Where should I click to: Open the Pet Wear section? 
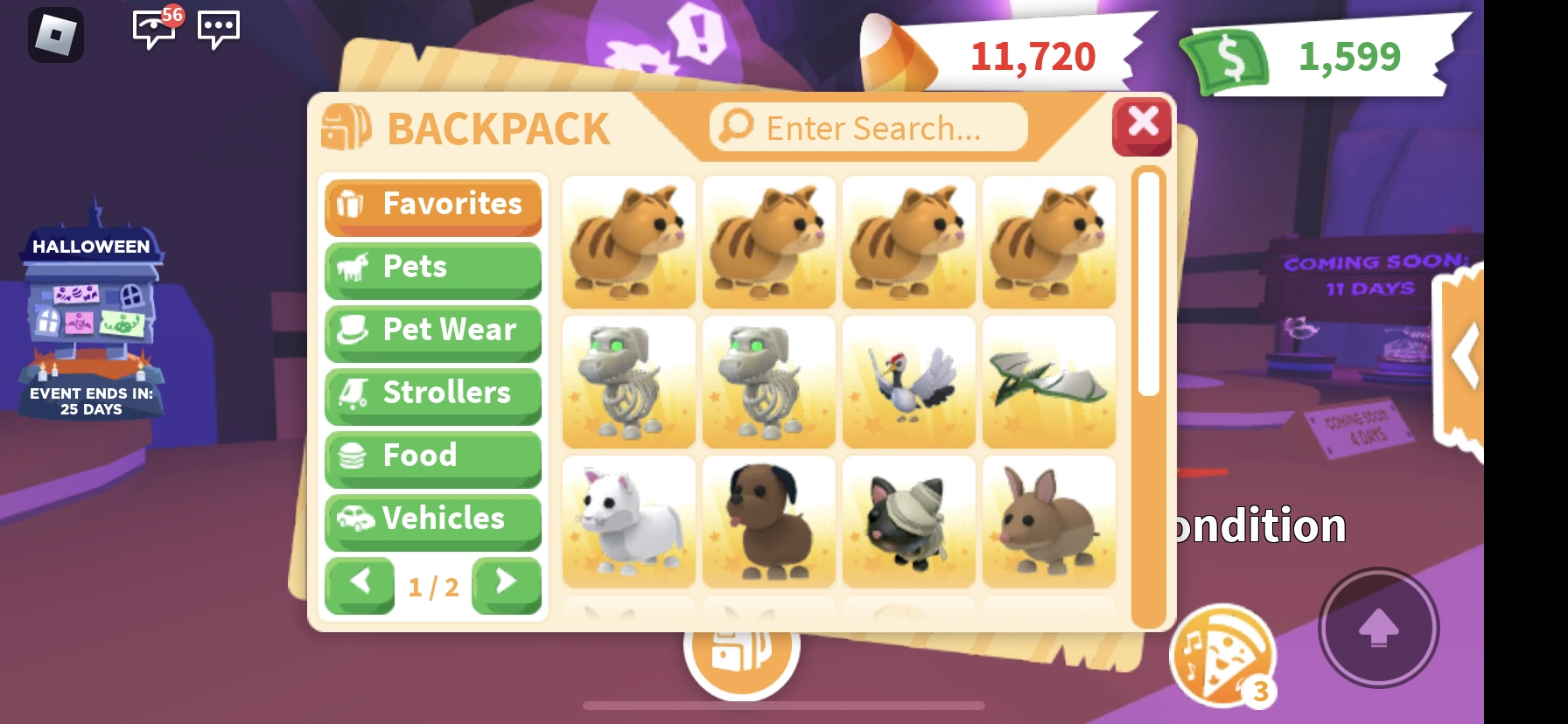pos(433,331)
